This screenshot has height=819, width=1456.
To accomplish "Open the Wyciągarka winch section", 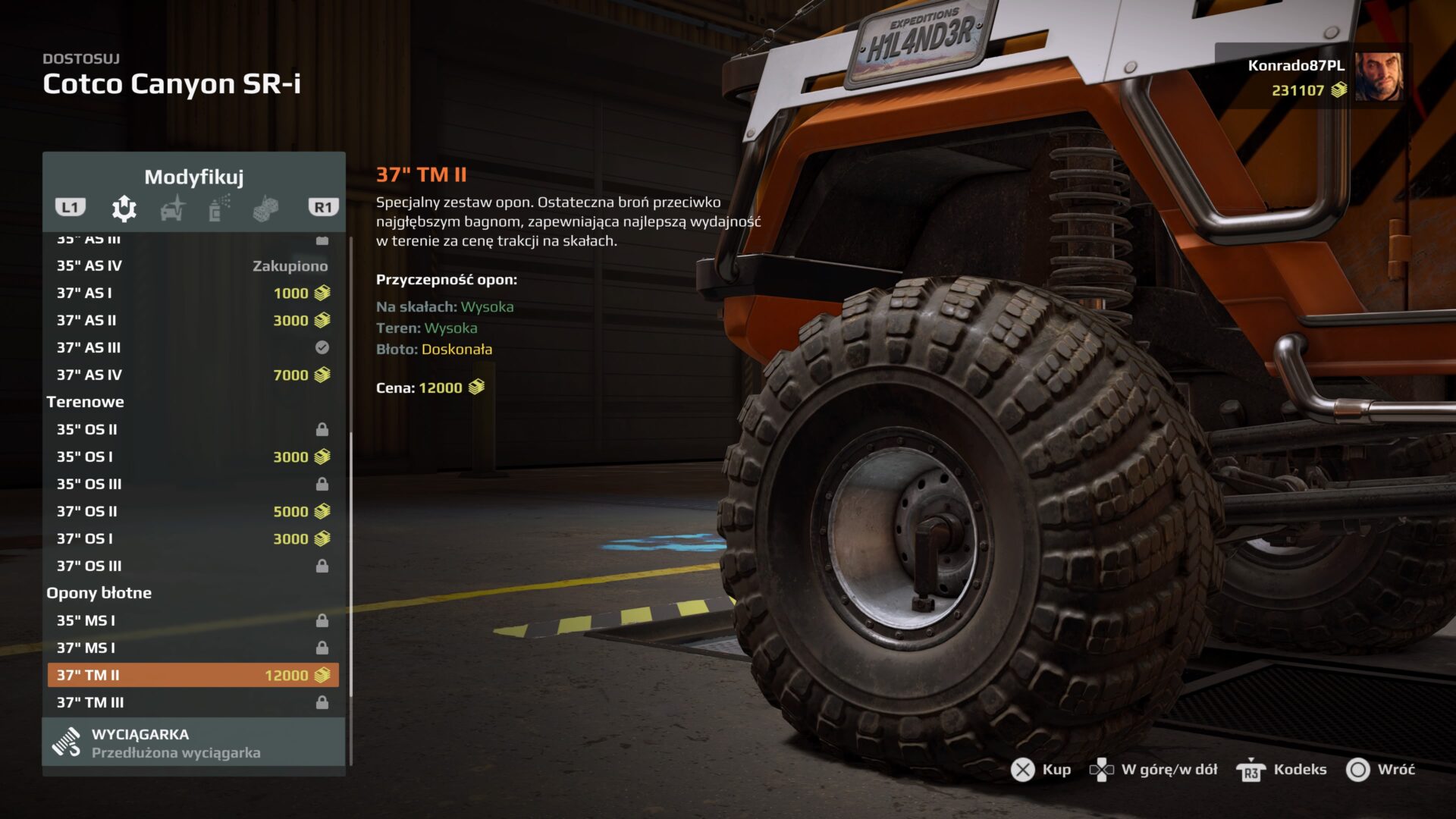I will 193,742.
